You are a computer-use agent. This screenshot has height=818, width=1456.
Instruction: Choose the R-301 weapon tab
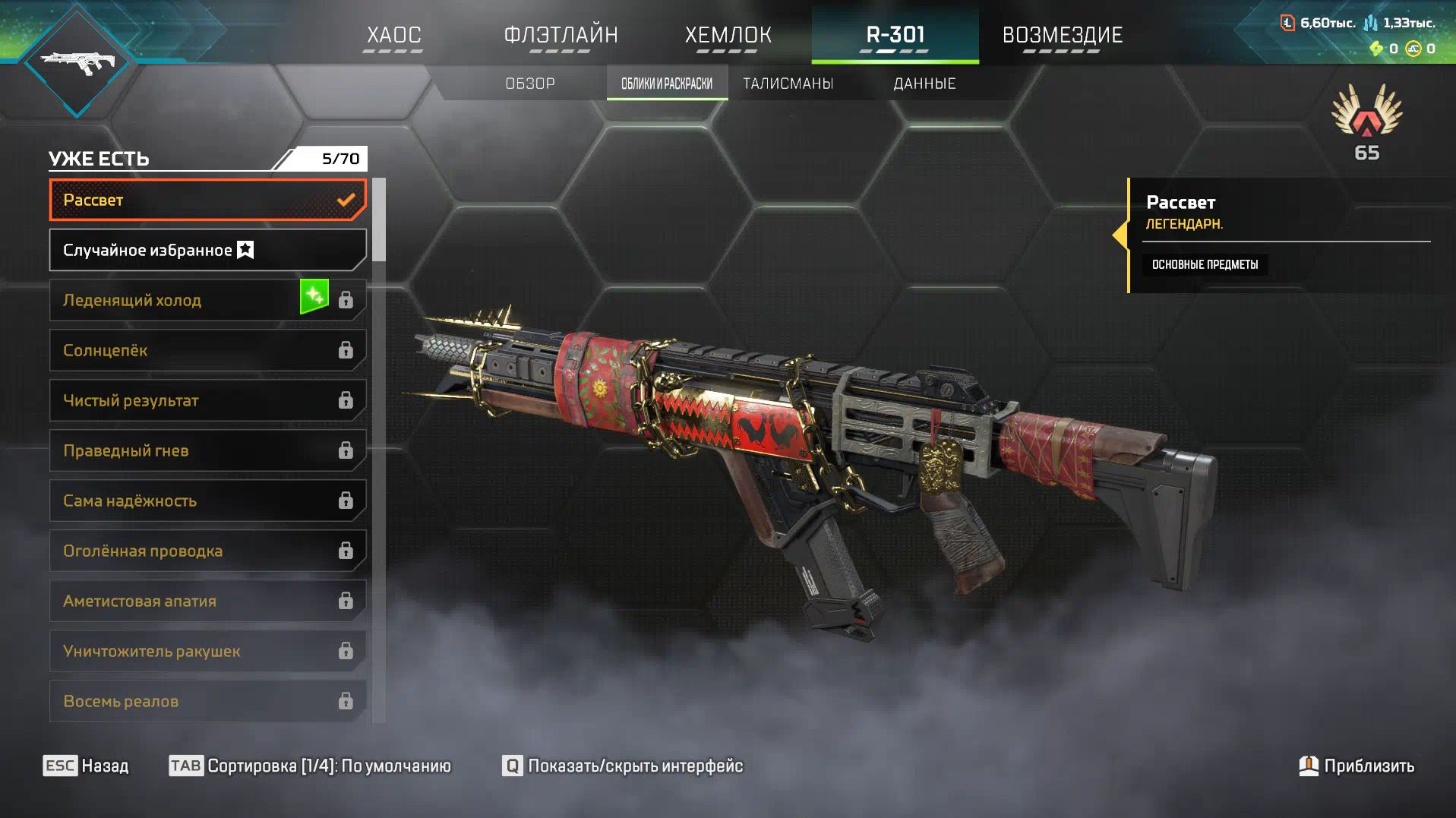click(895, 35)
